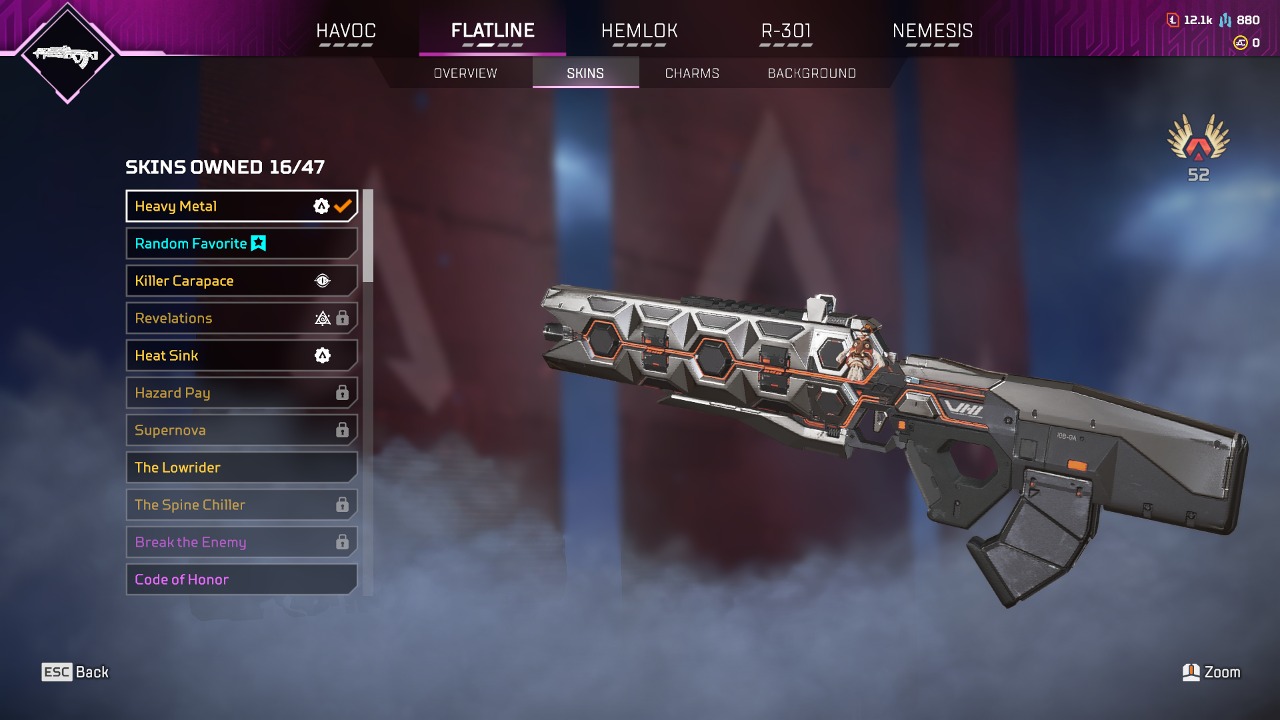Click the weapon emblem in top-left diamond
This screenshot has height=720, width=1280.
point(66,55)
